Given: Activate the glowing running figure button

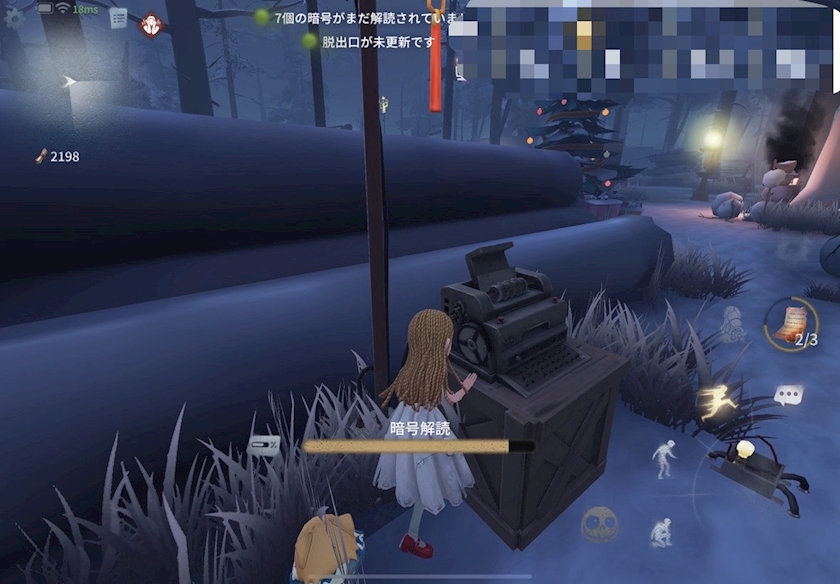Looking at the screenshot, I should coord(720,401).
